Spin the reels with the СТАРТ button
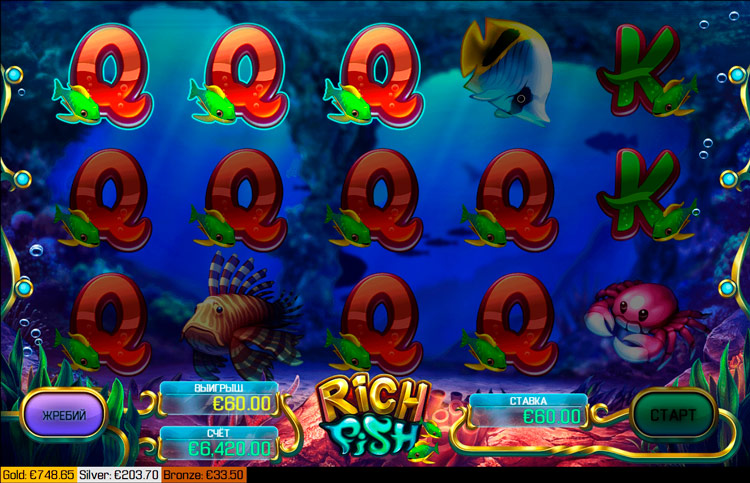The width and height of the screenshot is (750, 483). pos(673,414)
